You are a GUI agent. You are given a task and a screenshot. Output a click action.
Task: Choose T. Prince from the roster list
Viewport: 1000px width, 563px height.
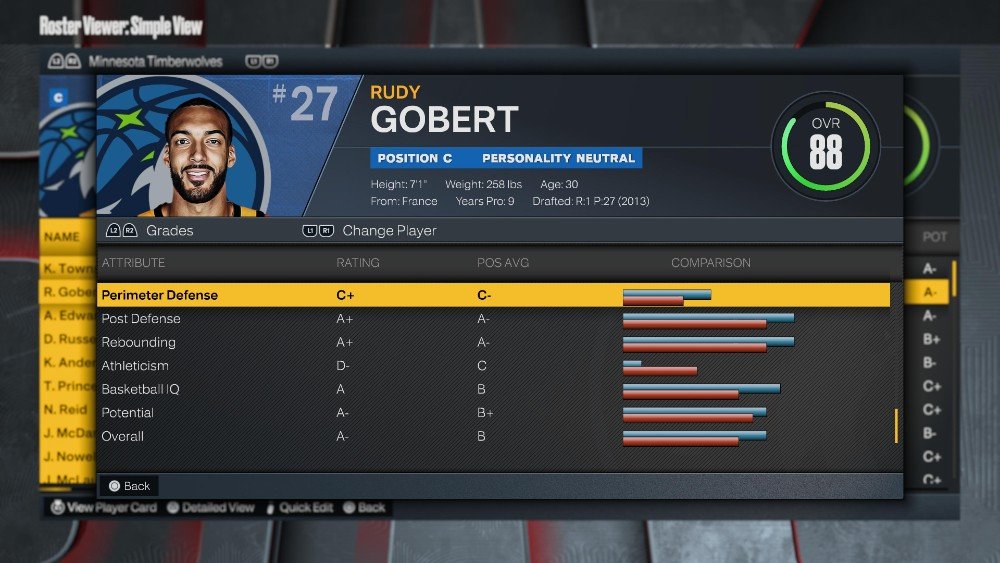click(68, 386)
